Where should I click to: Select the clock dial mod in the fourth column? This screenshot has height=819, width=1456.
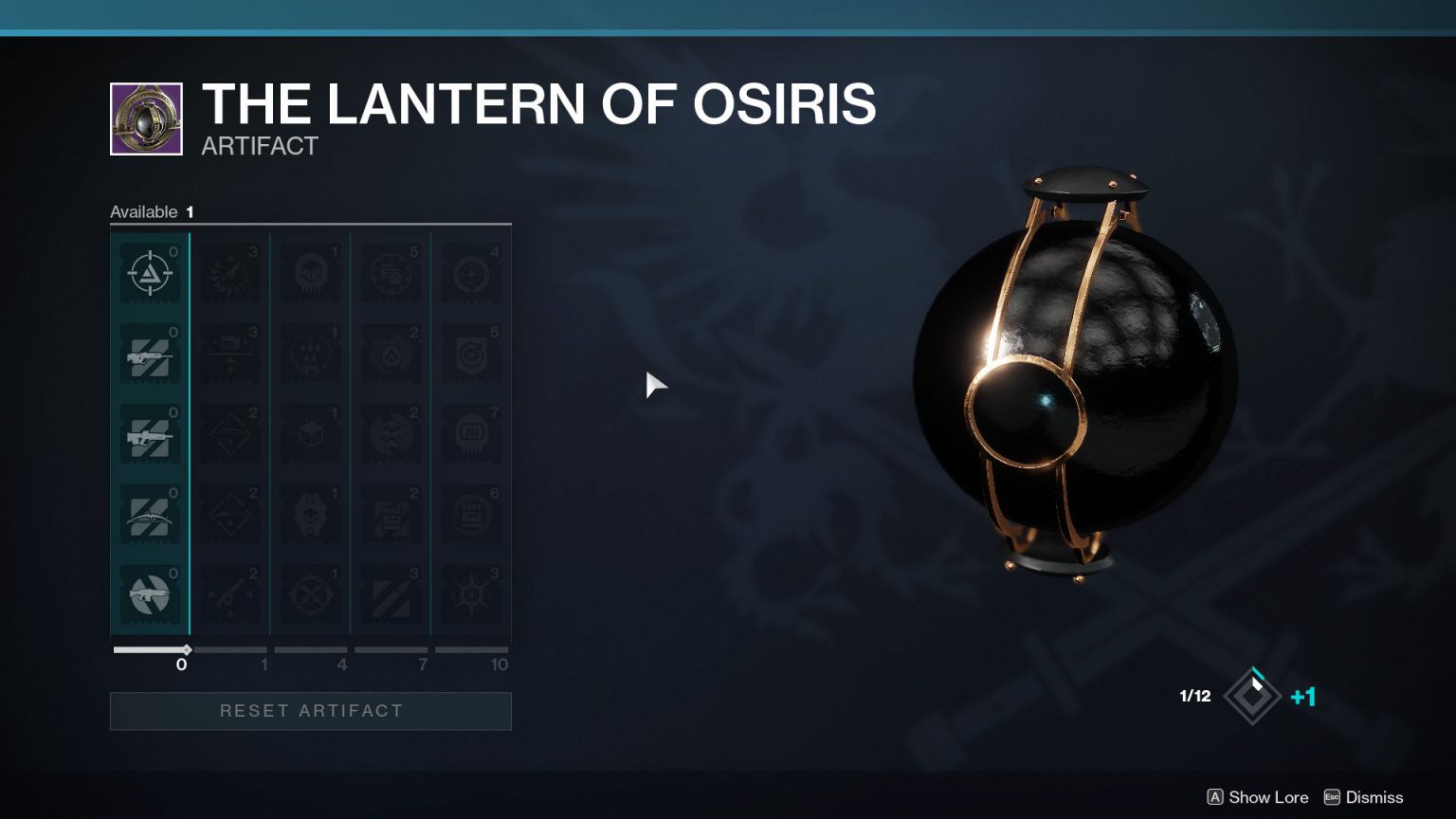(x=391, y=272)
